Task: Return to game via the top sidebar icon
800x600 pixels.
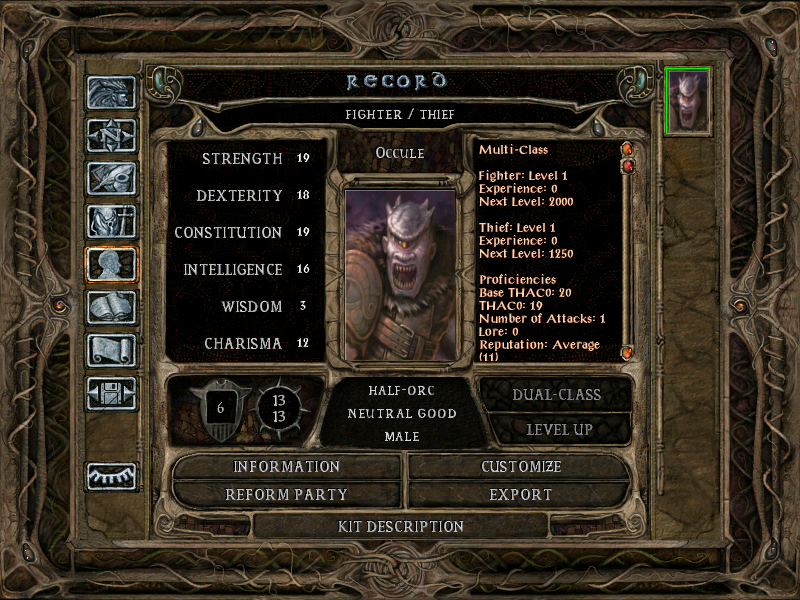Action: (x=111, y=93)
